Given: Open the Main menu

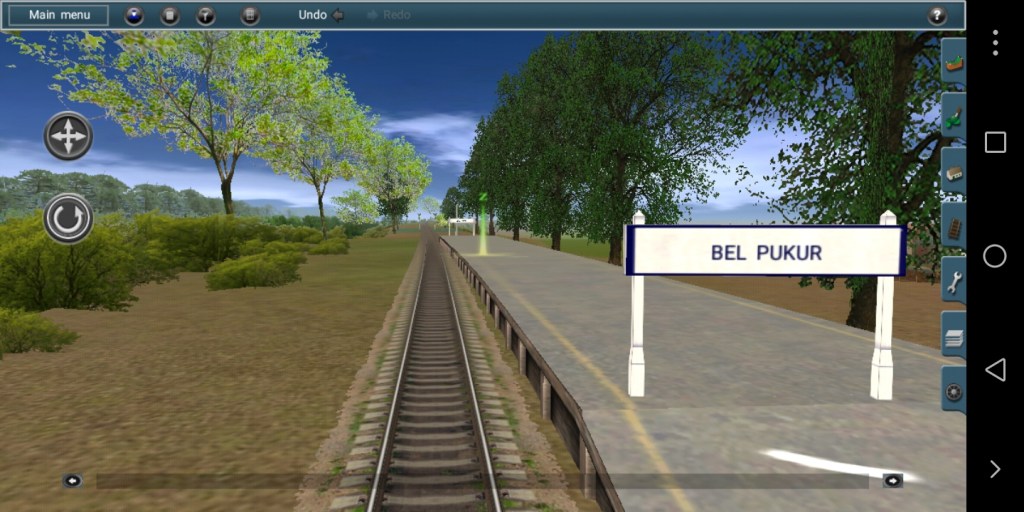Looking at the screenshot, I should point(59,15).
